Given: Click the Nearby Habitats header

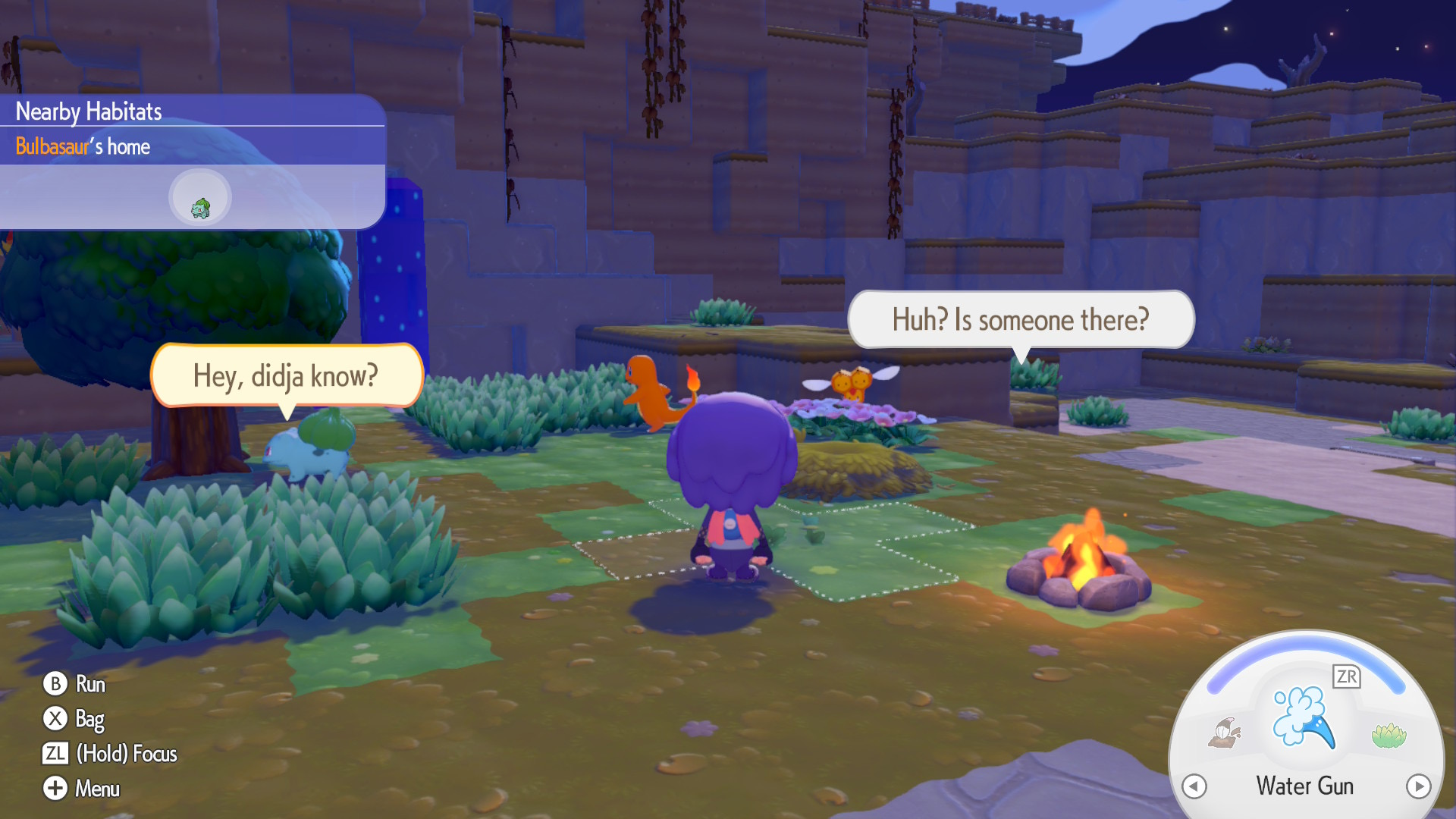Looking at the screenshot, I should click(x=87, y=111).
